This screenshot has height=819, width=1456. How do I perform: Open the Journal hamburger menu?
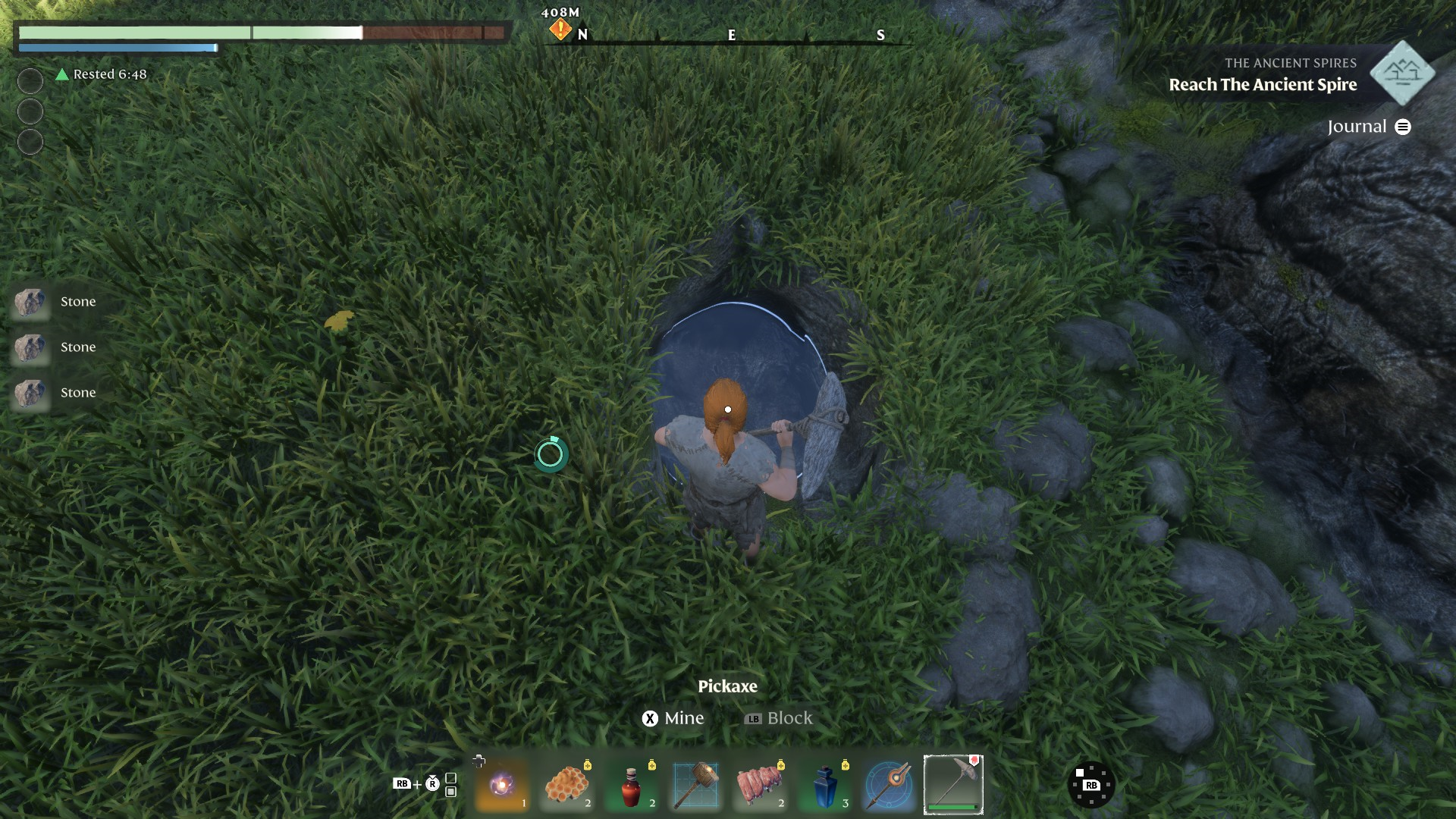[1404, 127]
